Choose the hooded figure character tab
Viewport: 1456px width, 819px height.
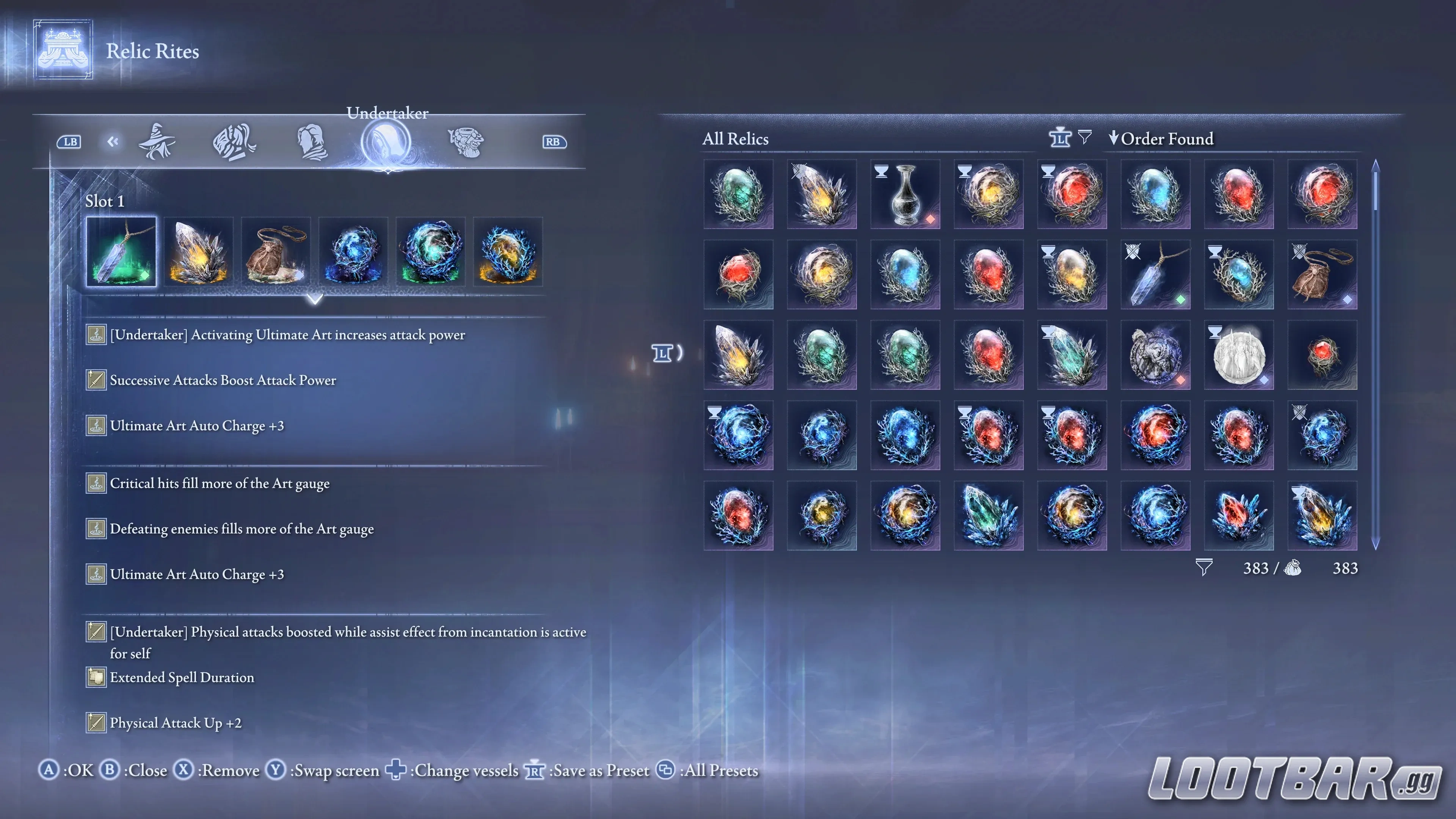coord(311,142)
